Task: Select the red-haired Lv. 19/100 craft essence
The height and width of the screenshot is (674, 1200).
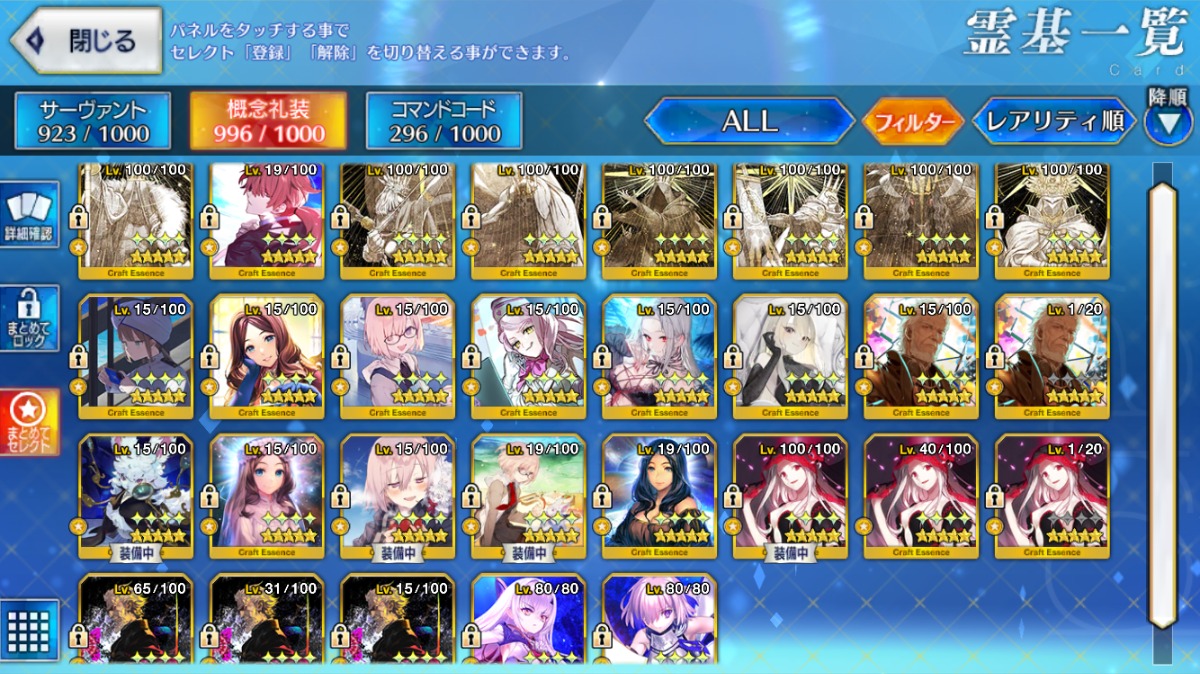Action: [x=266, y=216]
